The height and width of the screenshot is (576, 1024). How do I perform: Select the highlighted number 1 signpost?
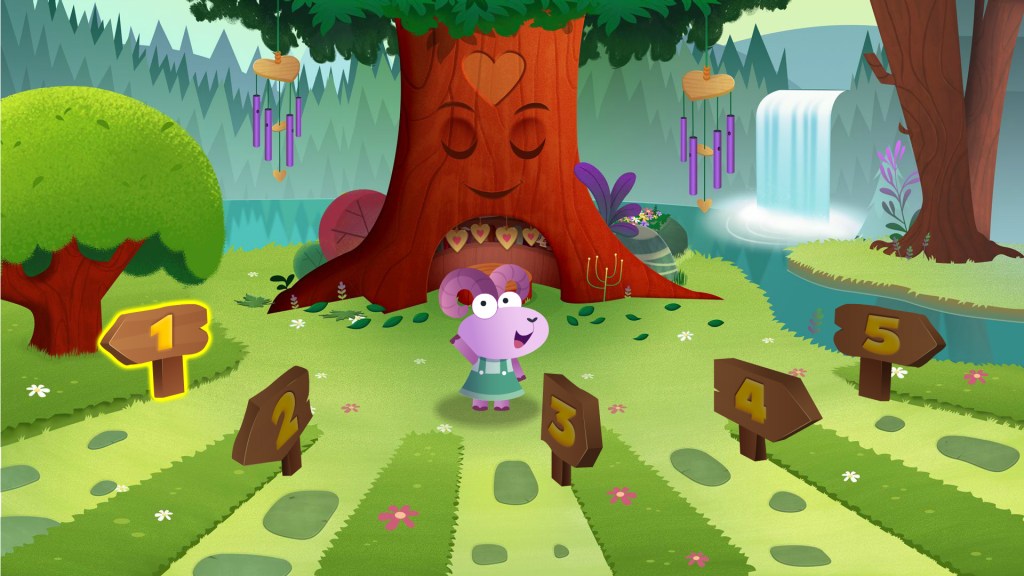(x=158, y=335)
